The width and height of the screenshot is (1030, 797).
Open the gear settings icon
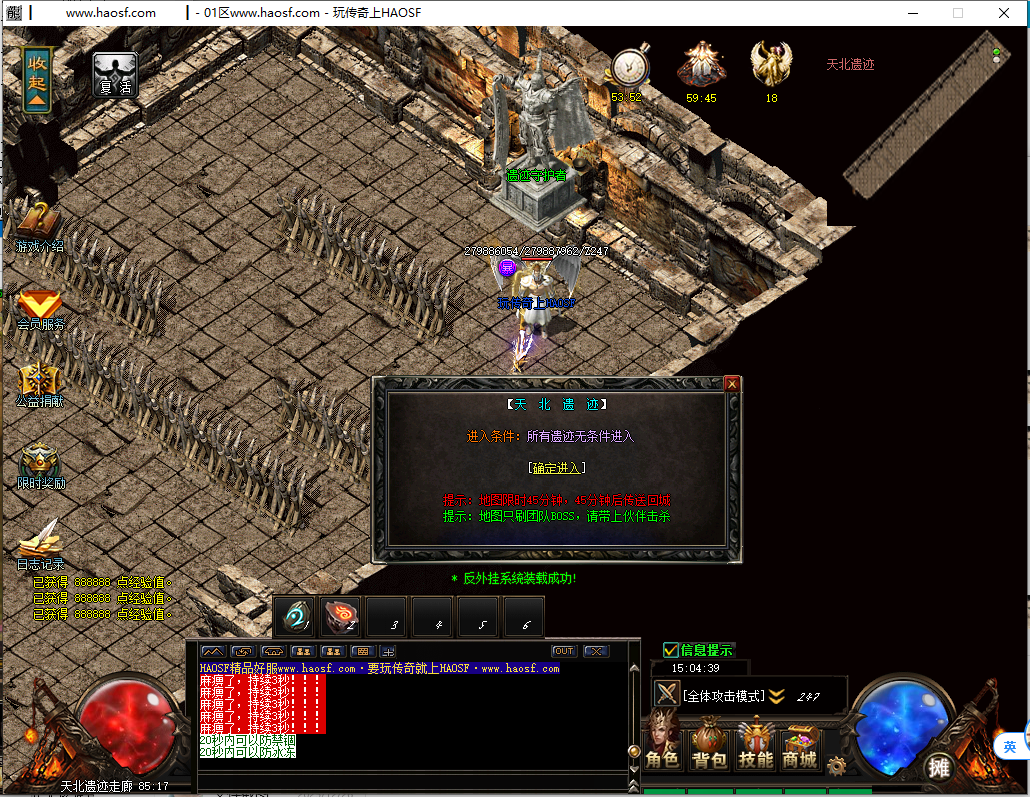point(836,767)
